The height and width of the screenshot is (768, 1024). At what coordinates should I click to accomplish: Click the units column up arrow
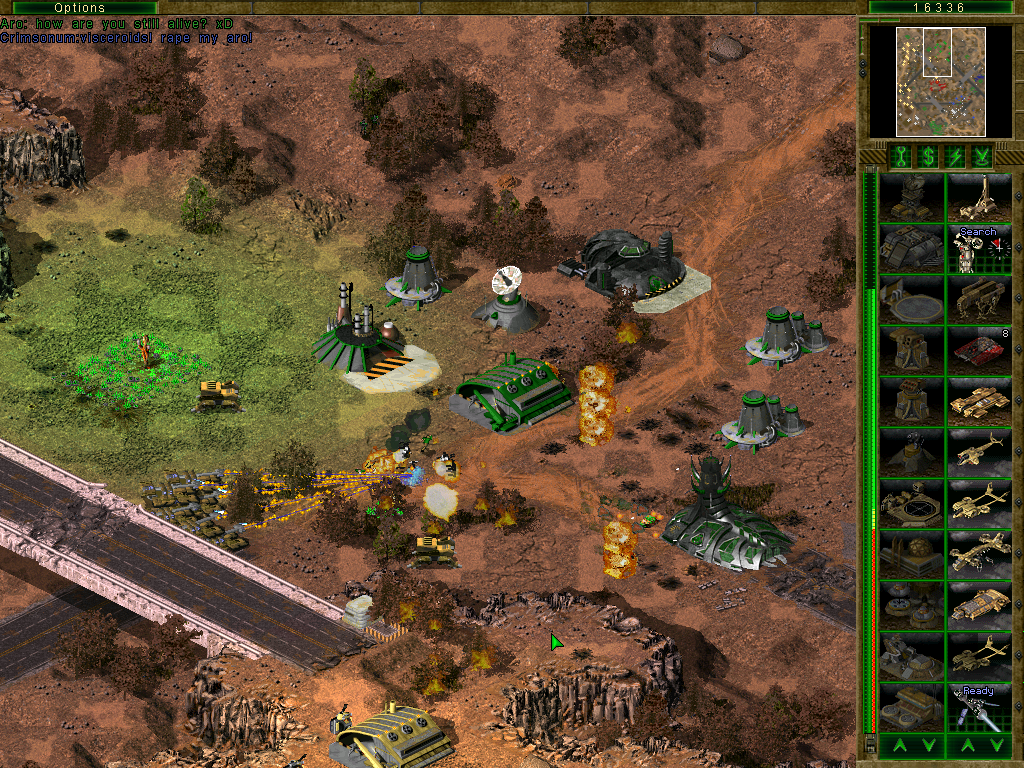(962, 745)
